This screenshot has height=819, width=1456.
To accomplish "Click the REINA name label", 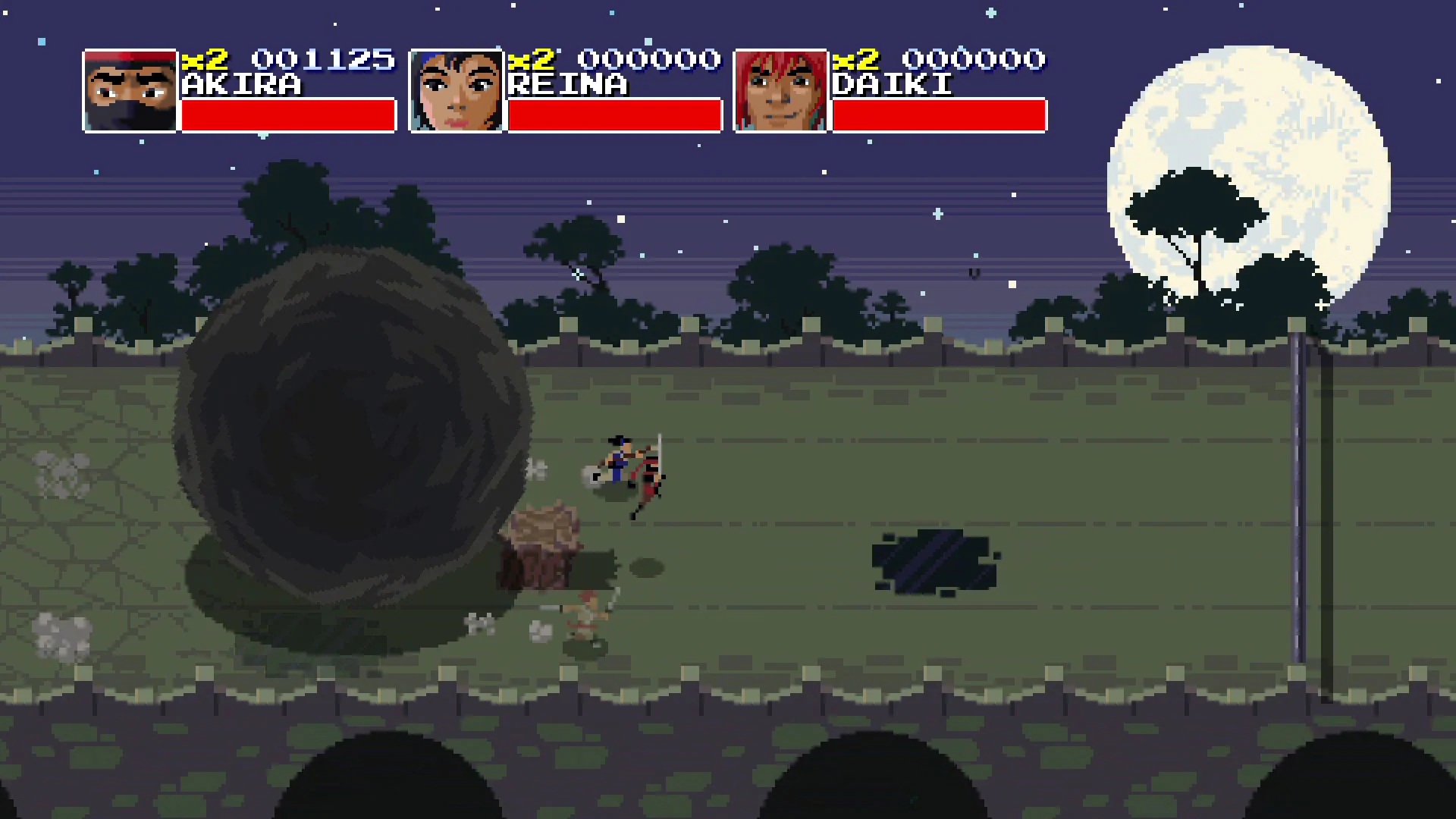I will tap(569, 85).
